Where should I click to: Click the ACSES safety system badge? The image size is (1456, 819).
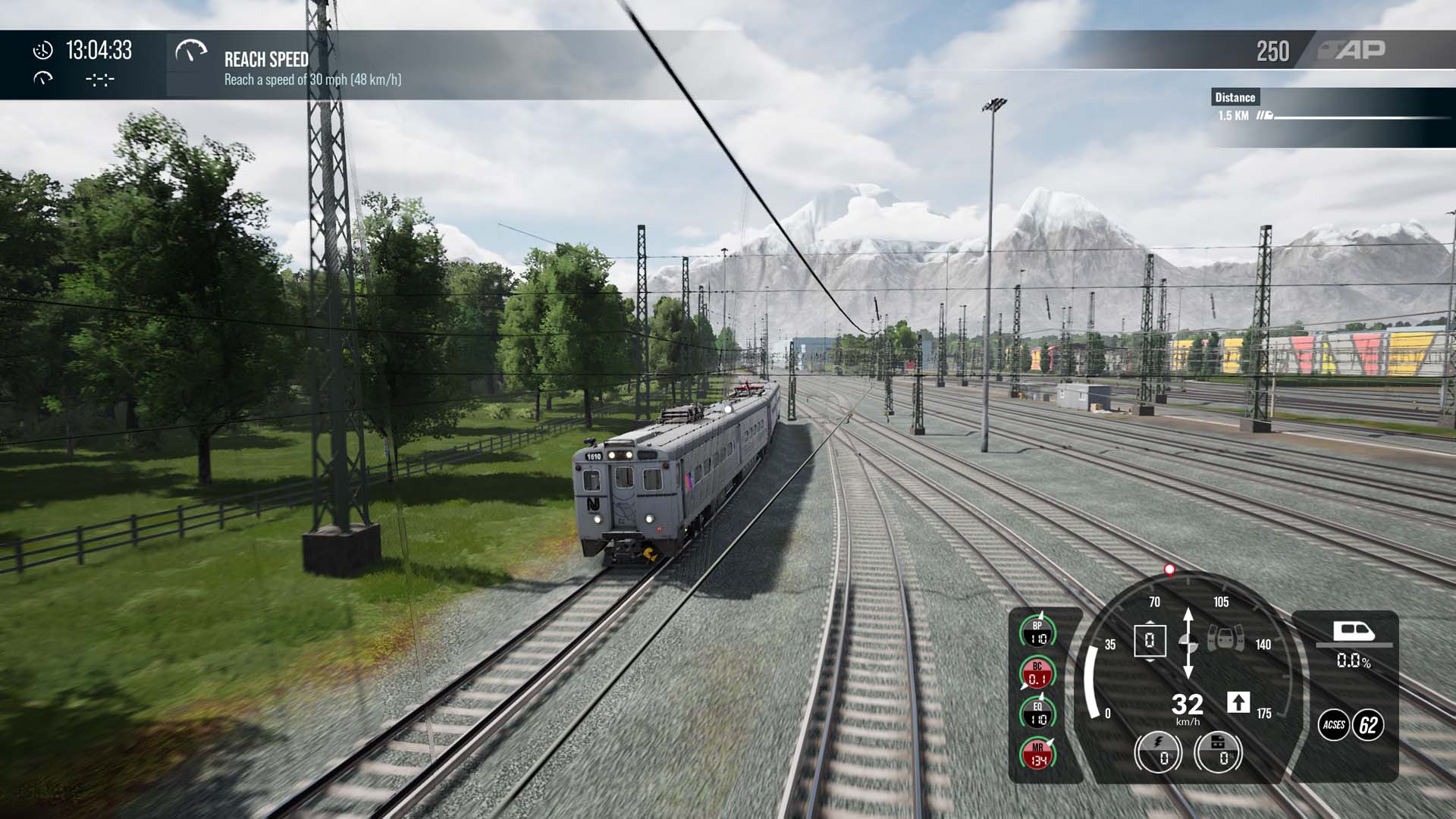tap(1334, 725)
